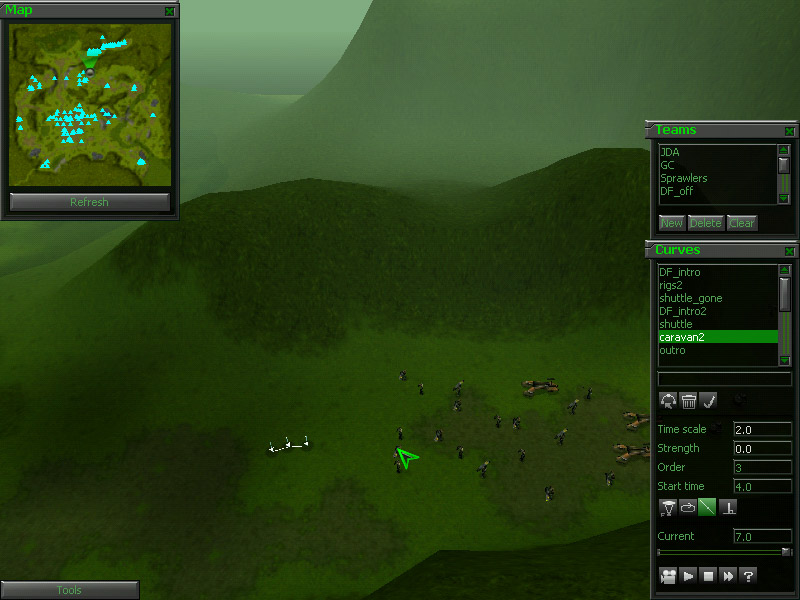Refresh the map panel
Viewport: 800px width, 600px height.
pyautogui.click(x=89, y=202)
